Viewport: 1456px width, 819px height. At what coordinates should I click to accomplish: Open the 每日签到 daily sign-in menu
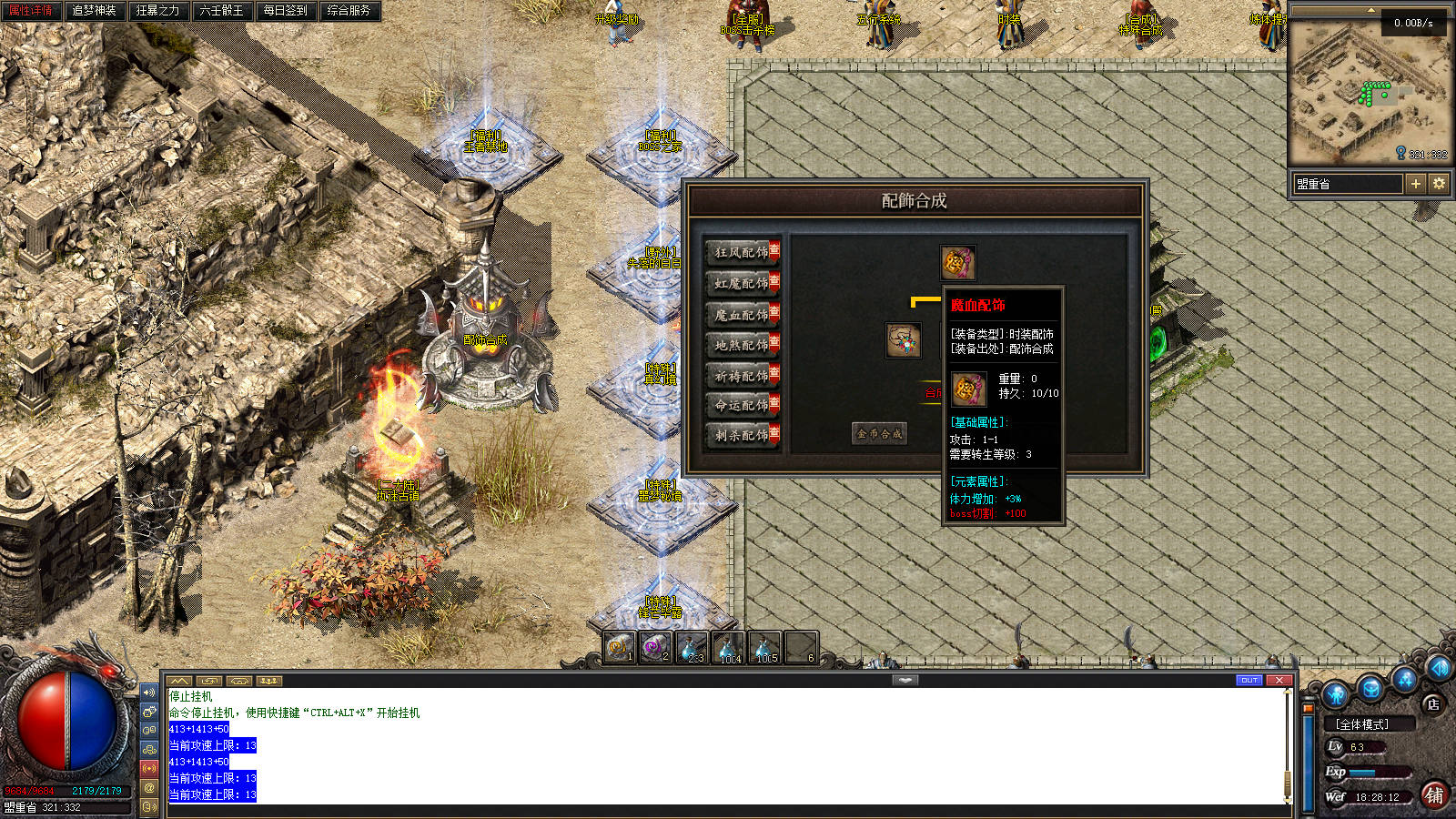coord(285,11)
